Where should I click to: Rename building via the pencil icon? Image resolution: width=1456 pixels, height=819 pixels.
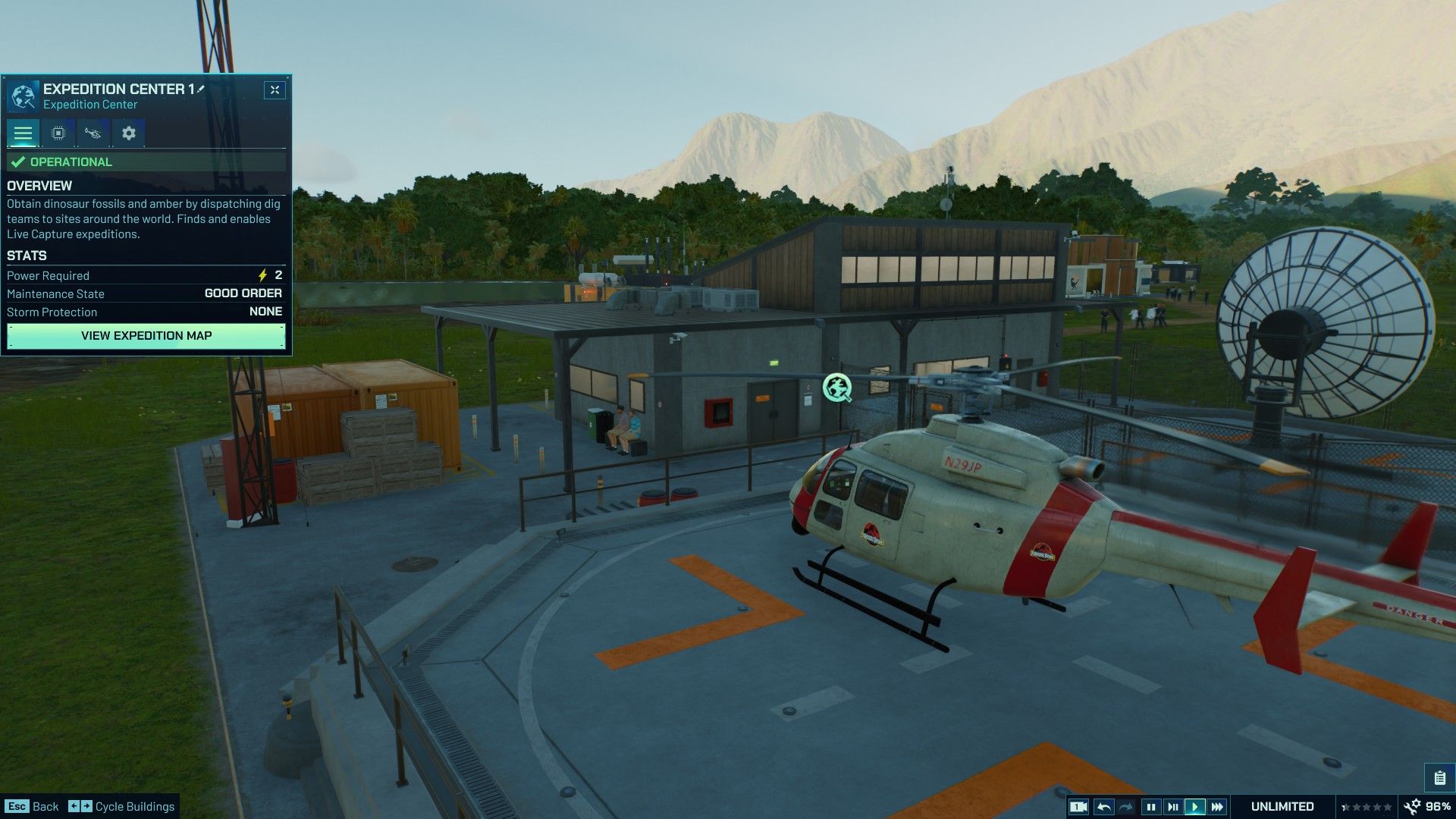(x=202, y=89)
